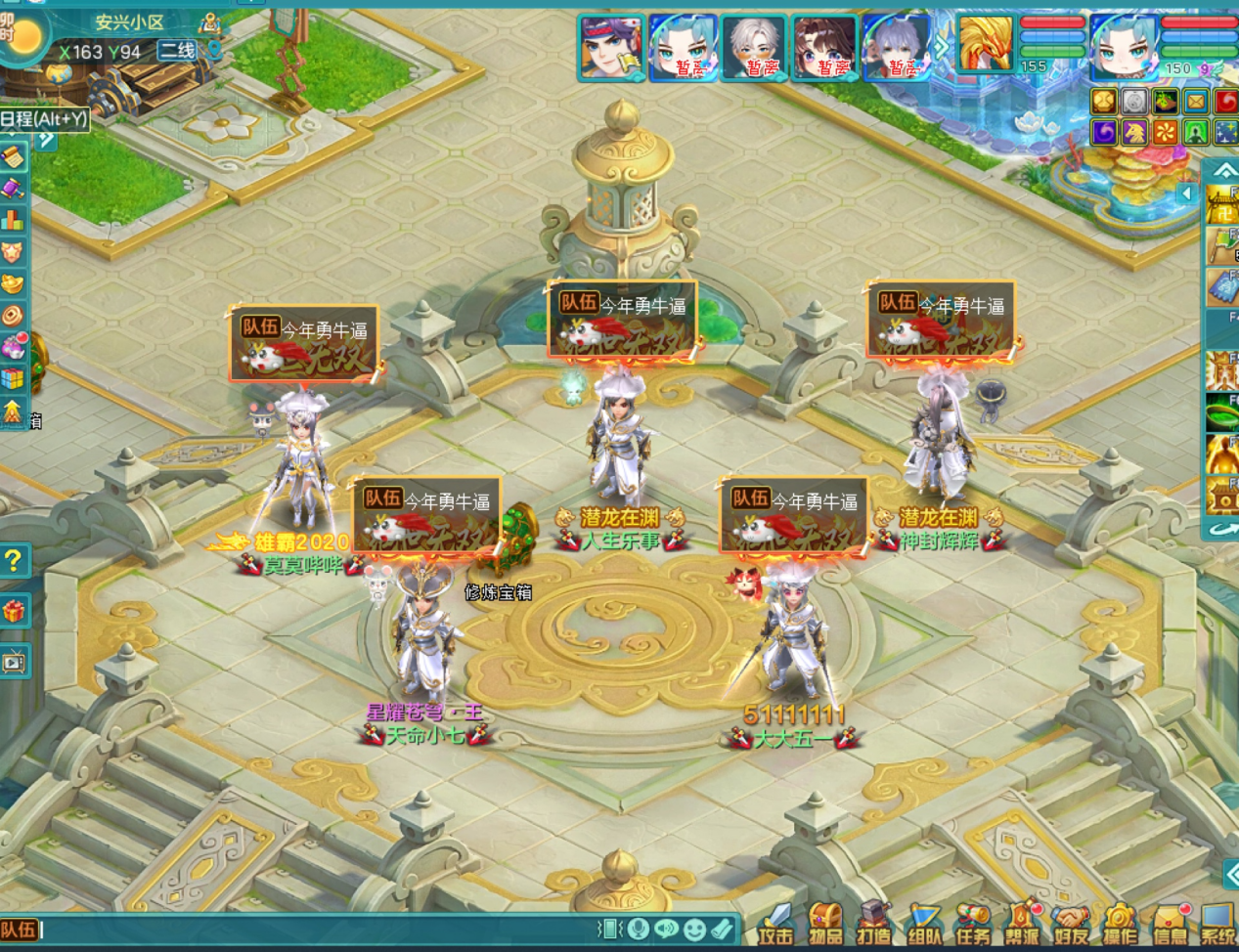The width and height of the screenshot is (1239, 952).
Task: Open the red gift box icon
Action: (14, 612)
